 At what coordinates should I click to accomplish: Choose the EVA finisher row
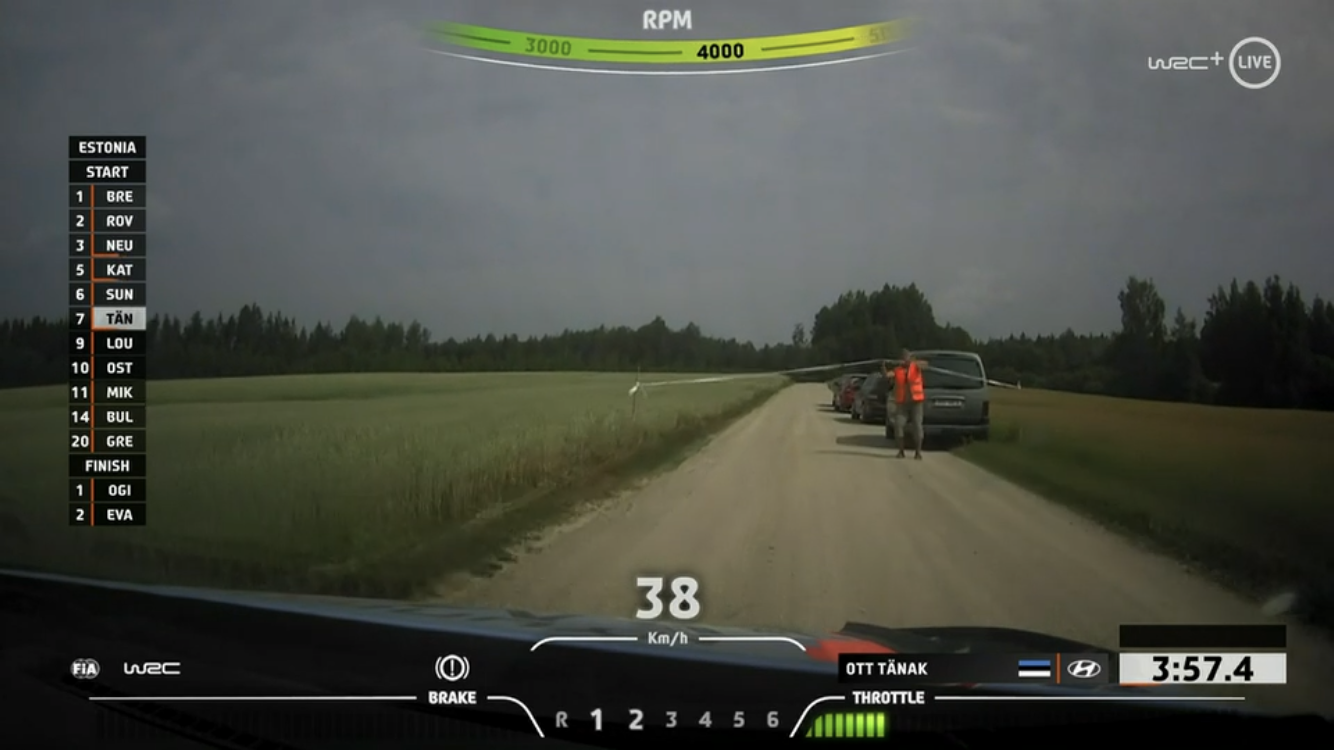click(108, 515)
